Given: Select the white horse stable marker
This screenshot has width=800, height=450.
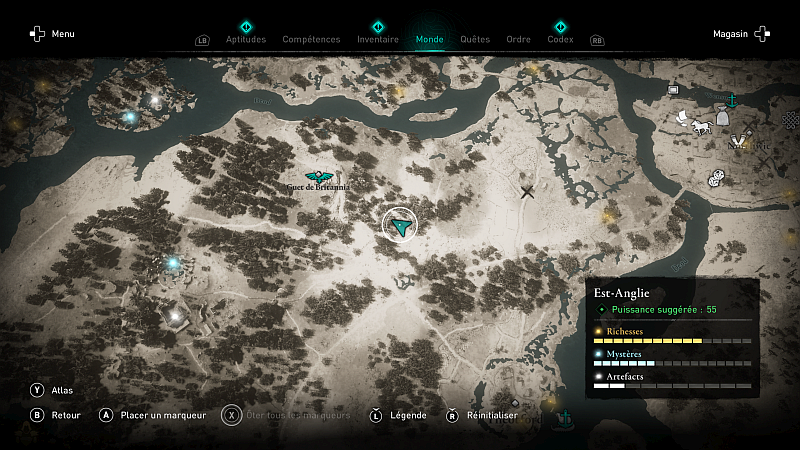Looking at the screenshot, I should tap(700, 126).
